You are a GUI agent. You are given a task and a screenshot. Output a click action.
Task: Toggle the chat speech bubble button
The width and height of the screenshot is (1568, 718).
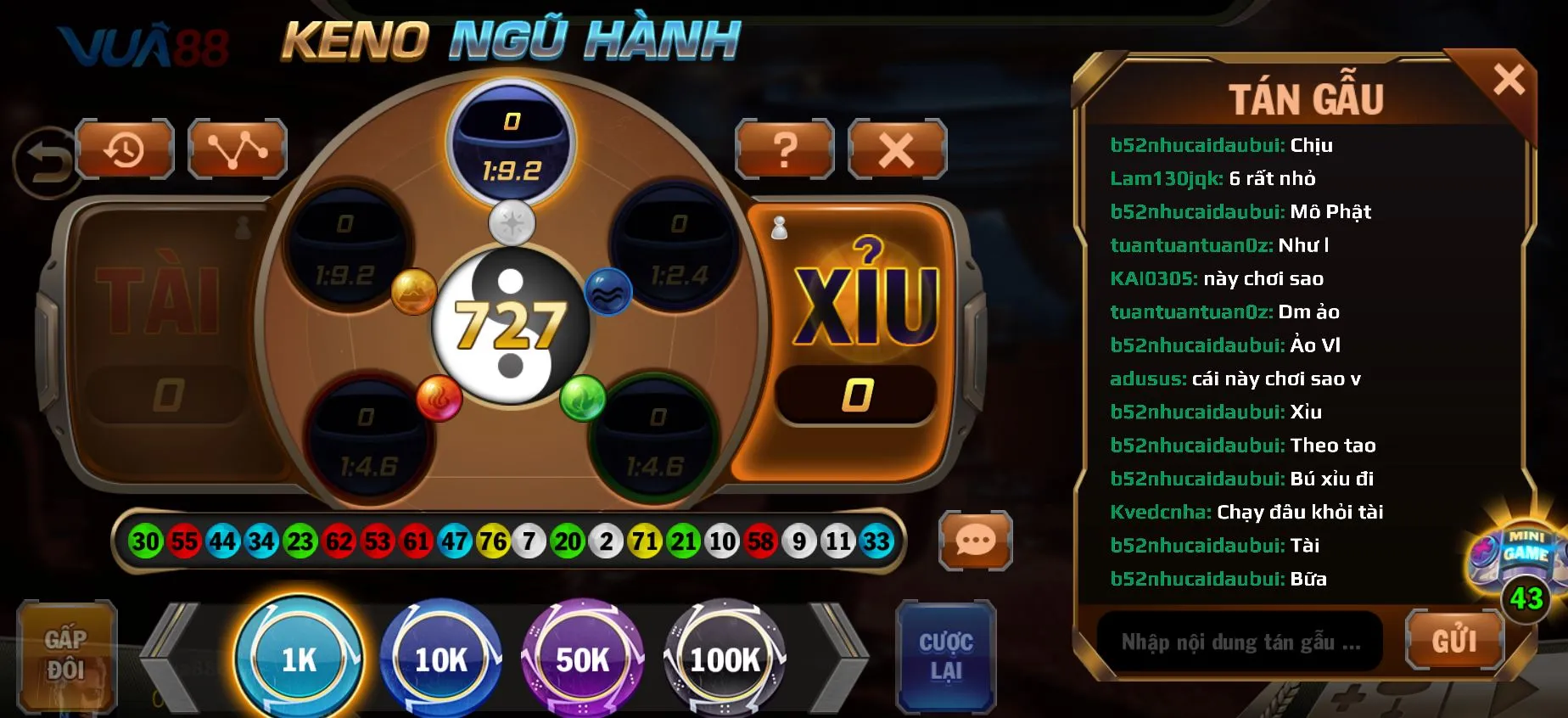pyautogui.click(x=976, y=540)
